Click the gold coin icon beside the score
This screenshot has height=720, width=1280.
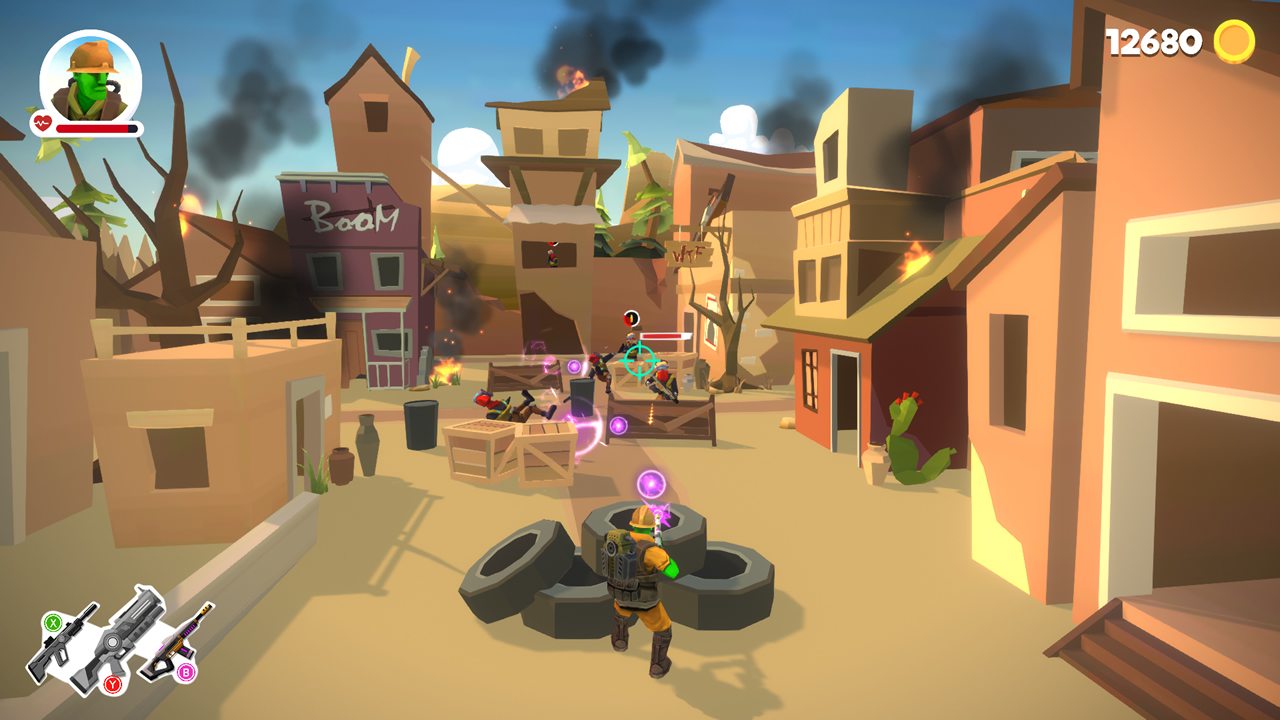[x=1234, y=42]
